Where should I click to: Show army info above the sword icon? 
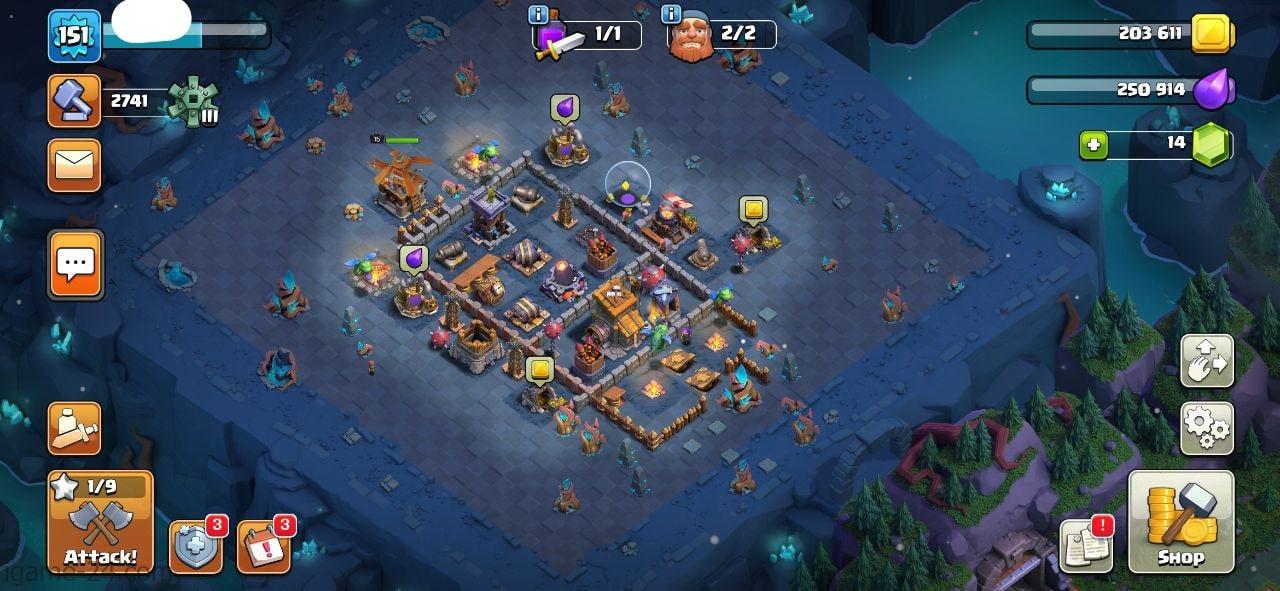point(538,14)
